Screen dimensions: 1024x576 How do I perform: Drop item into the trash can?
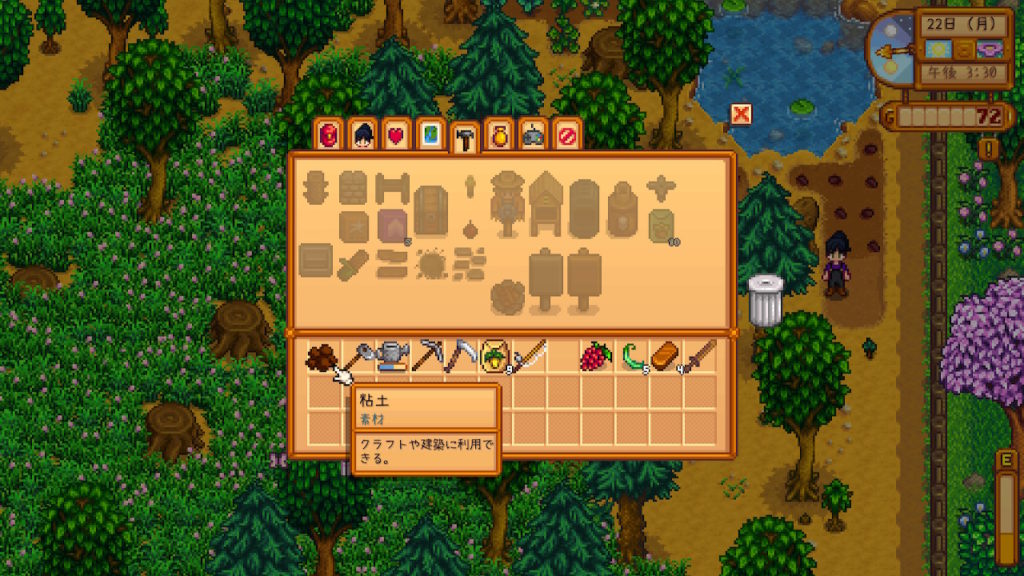coord(765,301)
